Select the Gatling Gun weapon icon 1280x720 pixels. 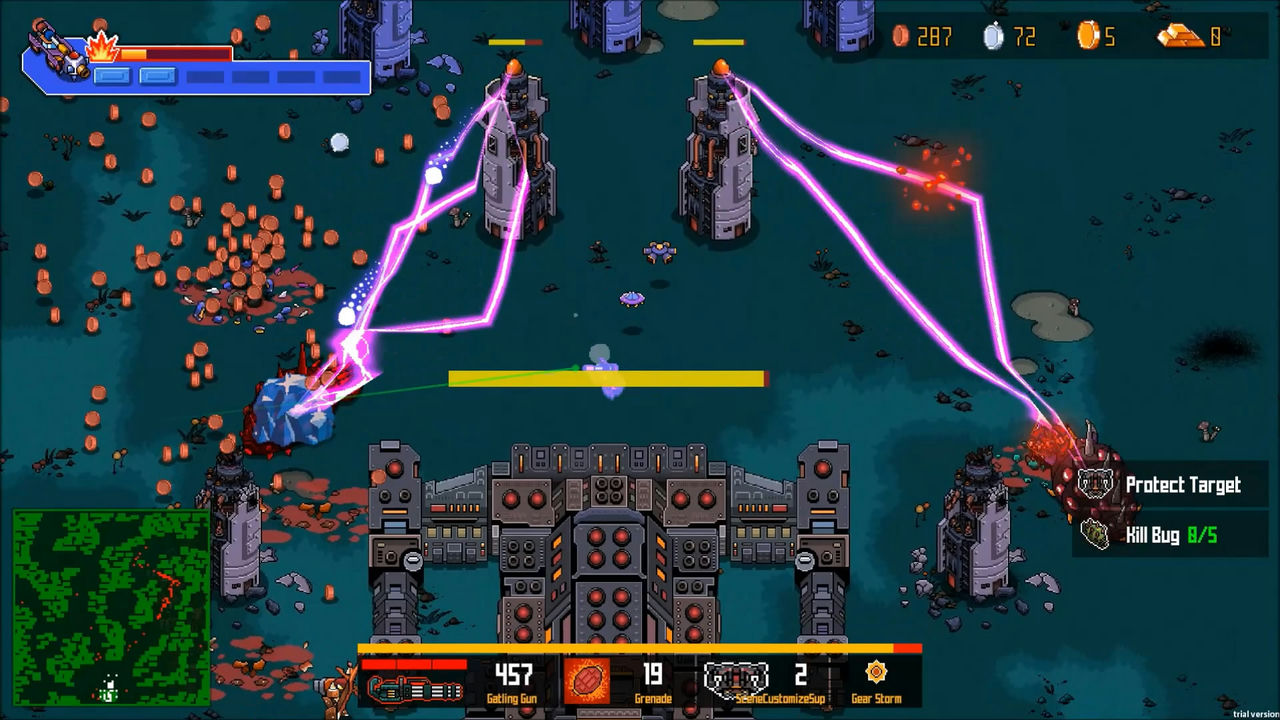[x=413, y=688]
